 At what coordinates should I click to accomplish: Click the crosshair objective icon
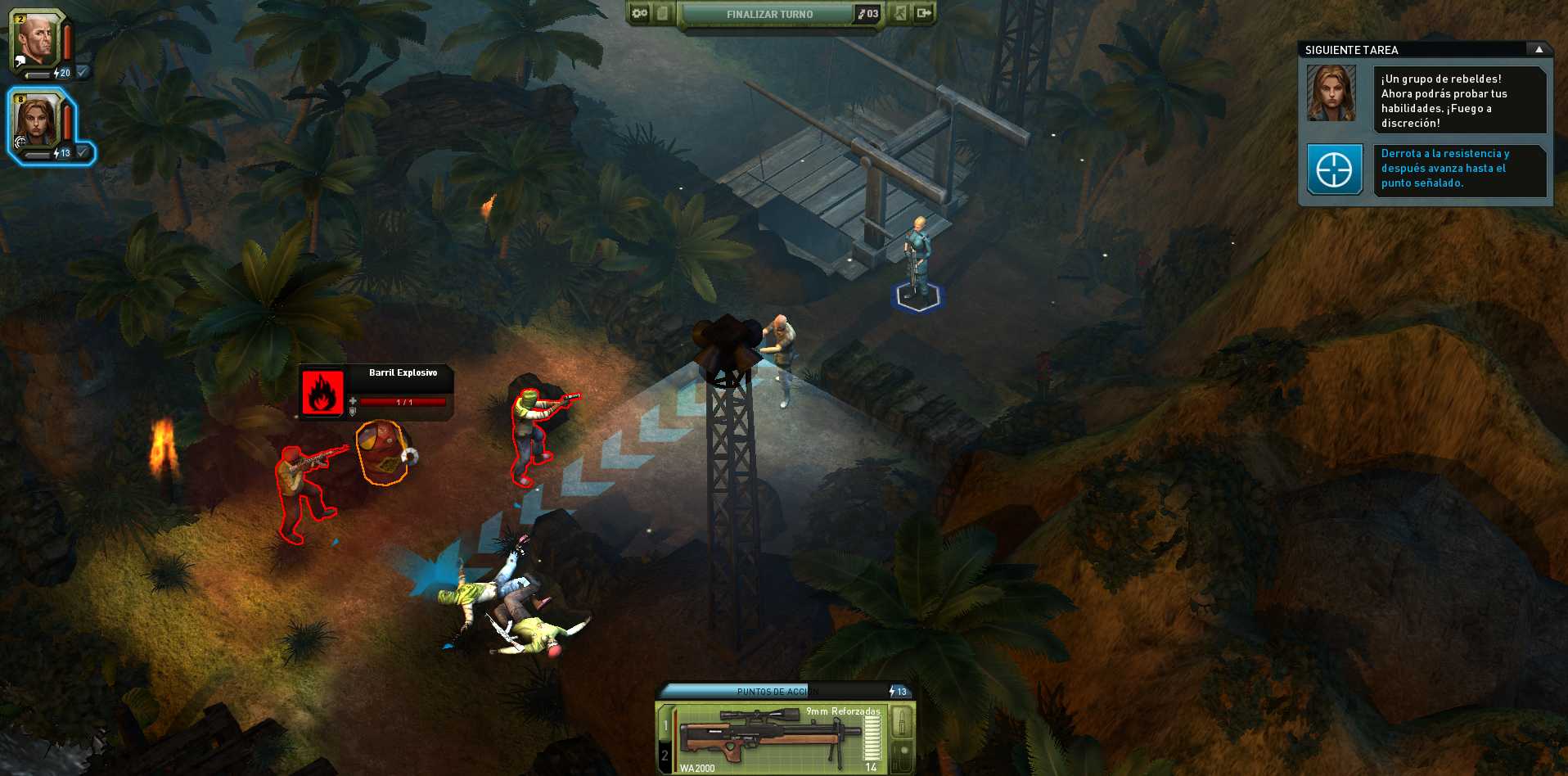pyautogui.click(x=1334, y=170)
